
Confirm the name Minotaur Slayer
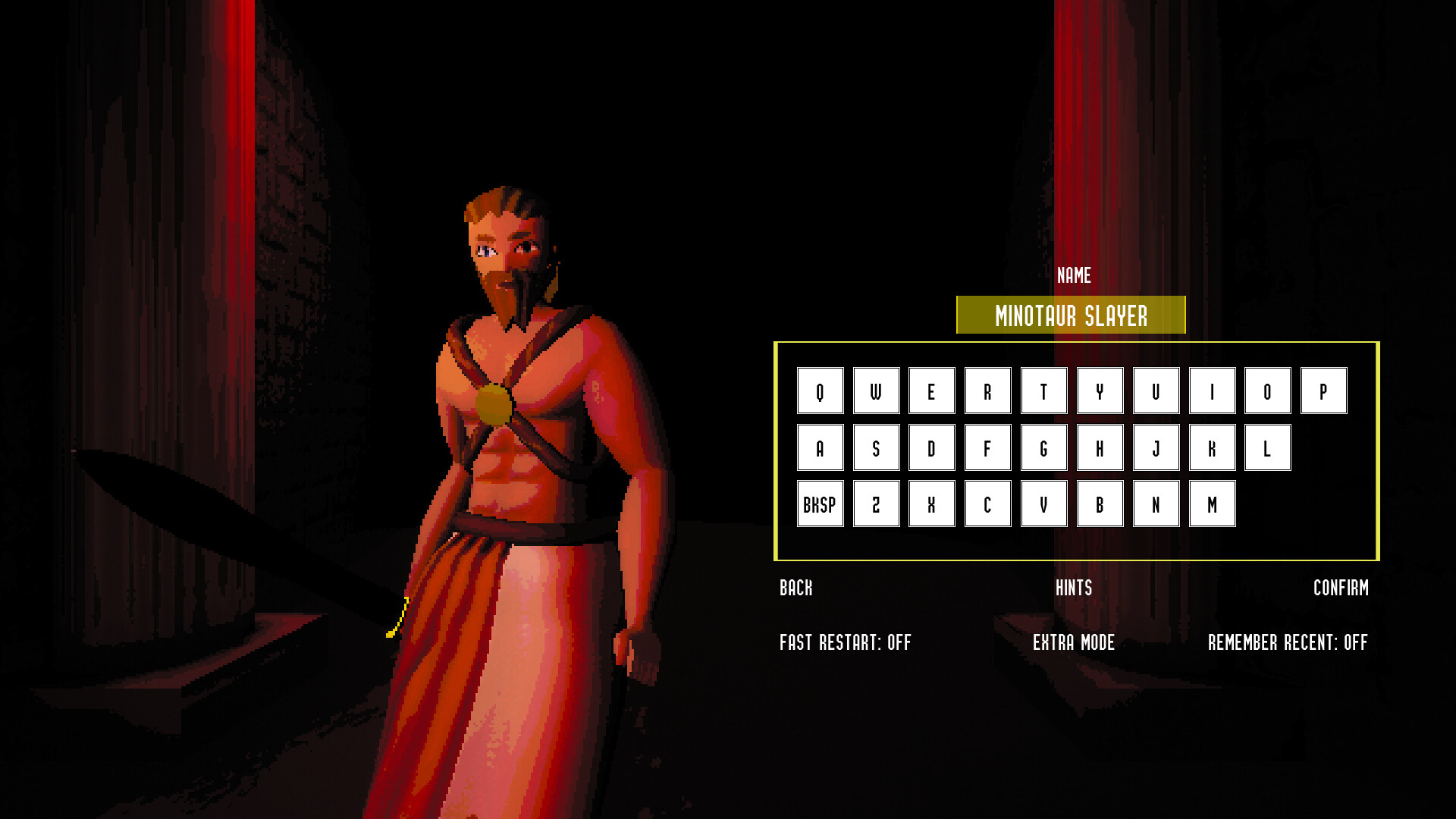(x=1342, y=588)
